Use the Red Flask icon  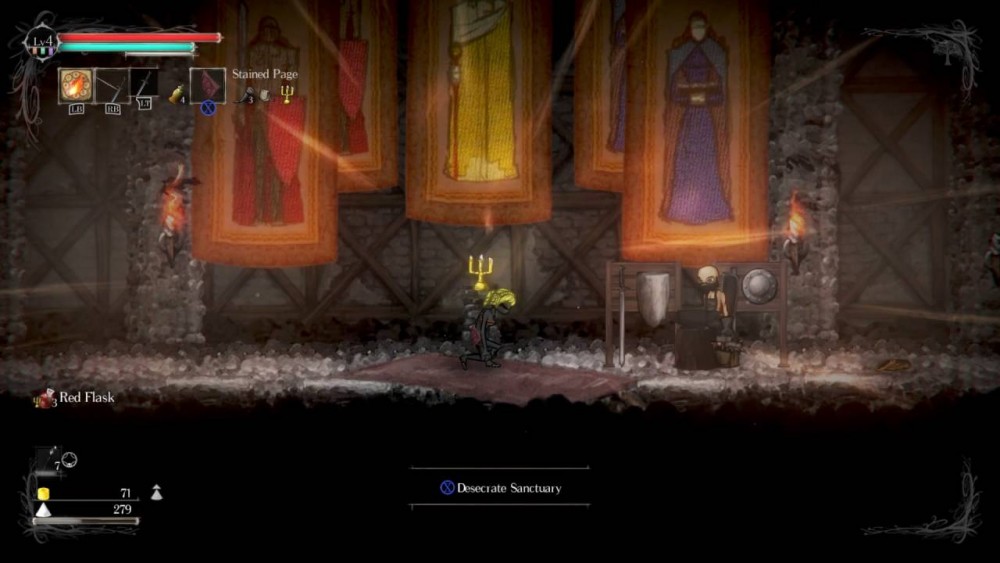click(43, 397)
